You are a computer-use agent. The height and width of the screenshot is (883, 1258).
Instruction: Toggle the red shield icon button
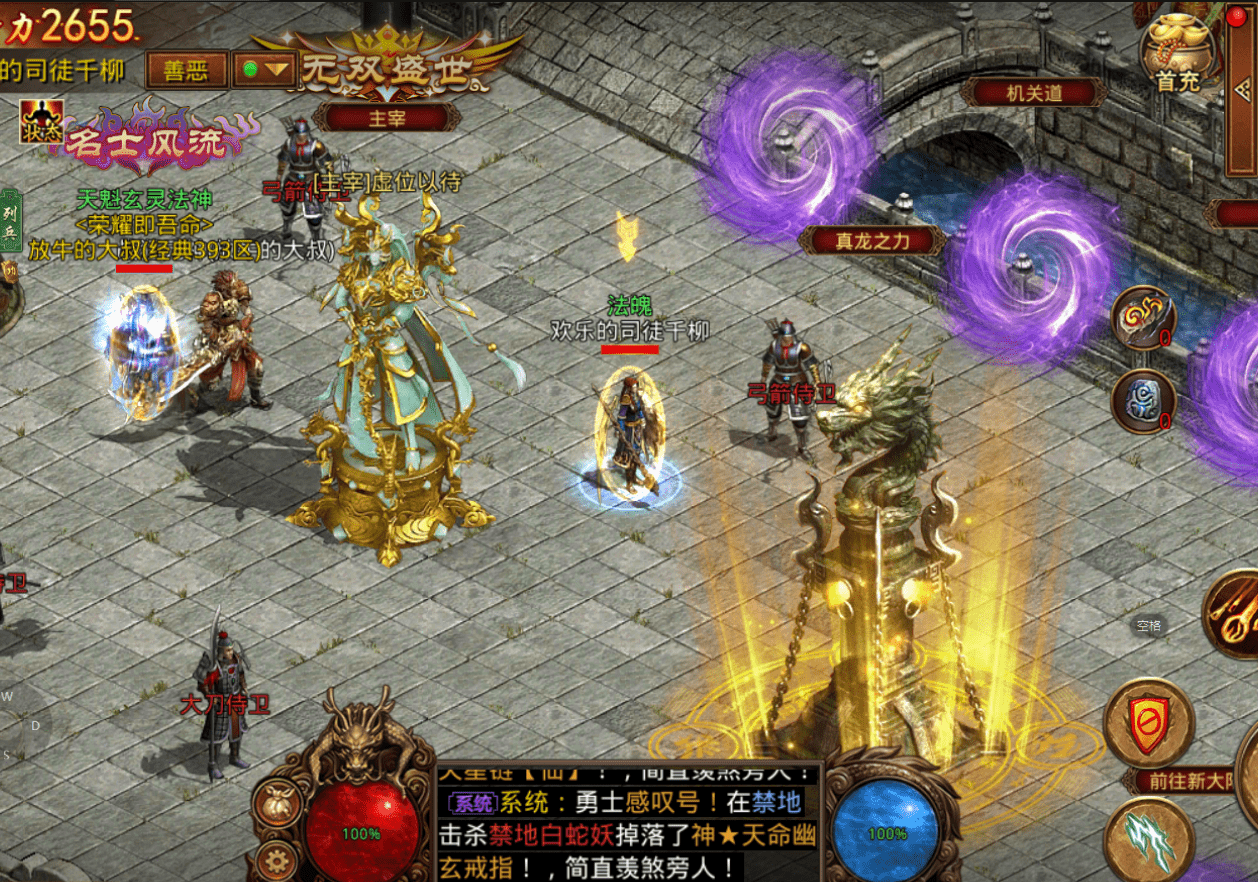click(x=1148, y=722)
